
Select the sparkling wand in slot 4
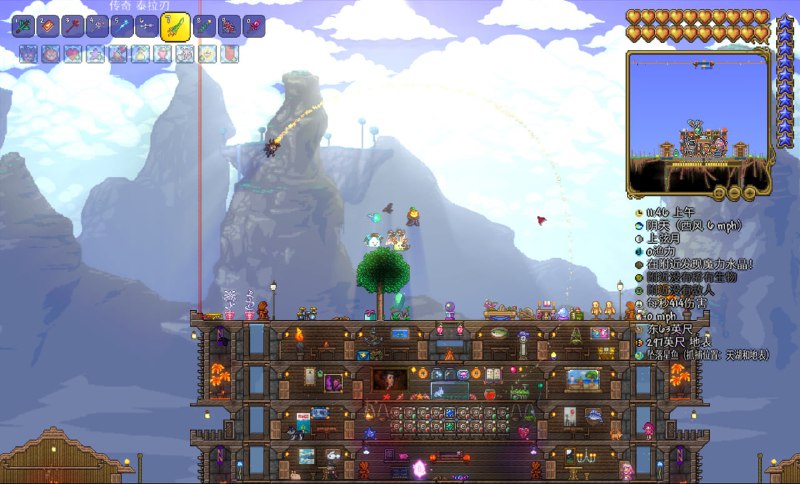[98, 25]
